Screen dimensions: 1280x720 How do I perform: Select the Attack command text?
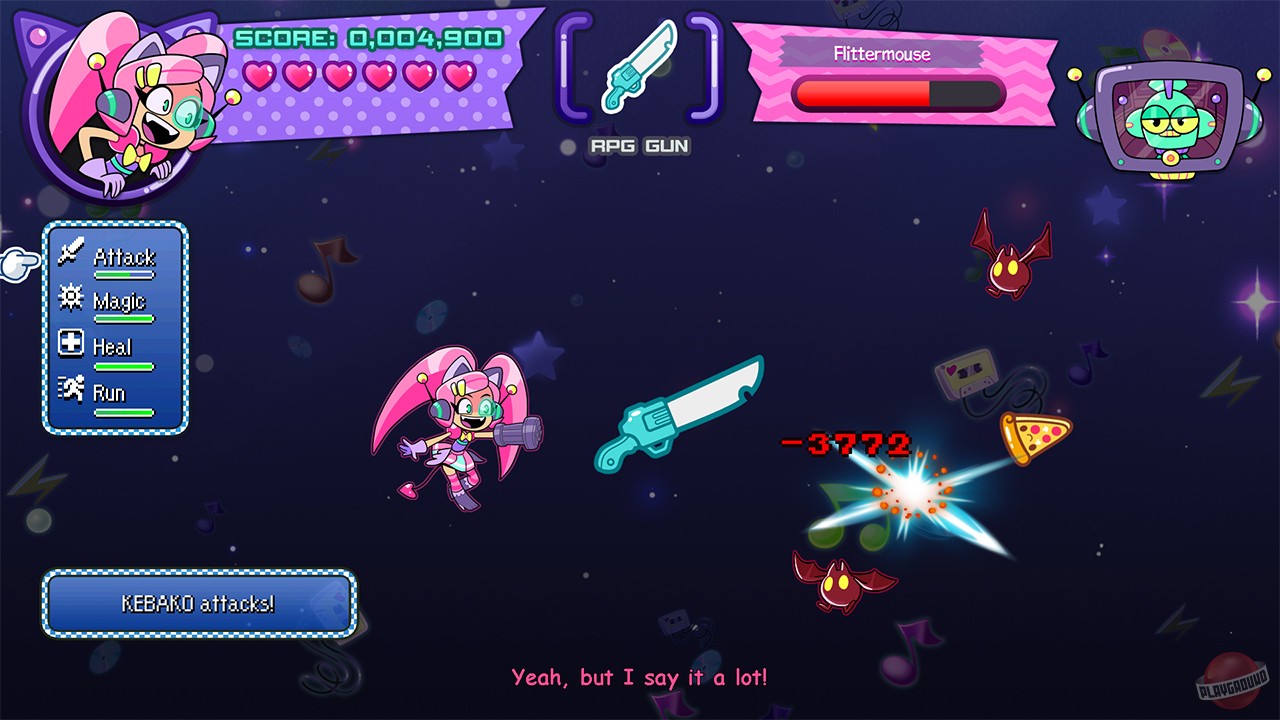(x=125, y=256)
